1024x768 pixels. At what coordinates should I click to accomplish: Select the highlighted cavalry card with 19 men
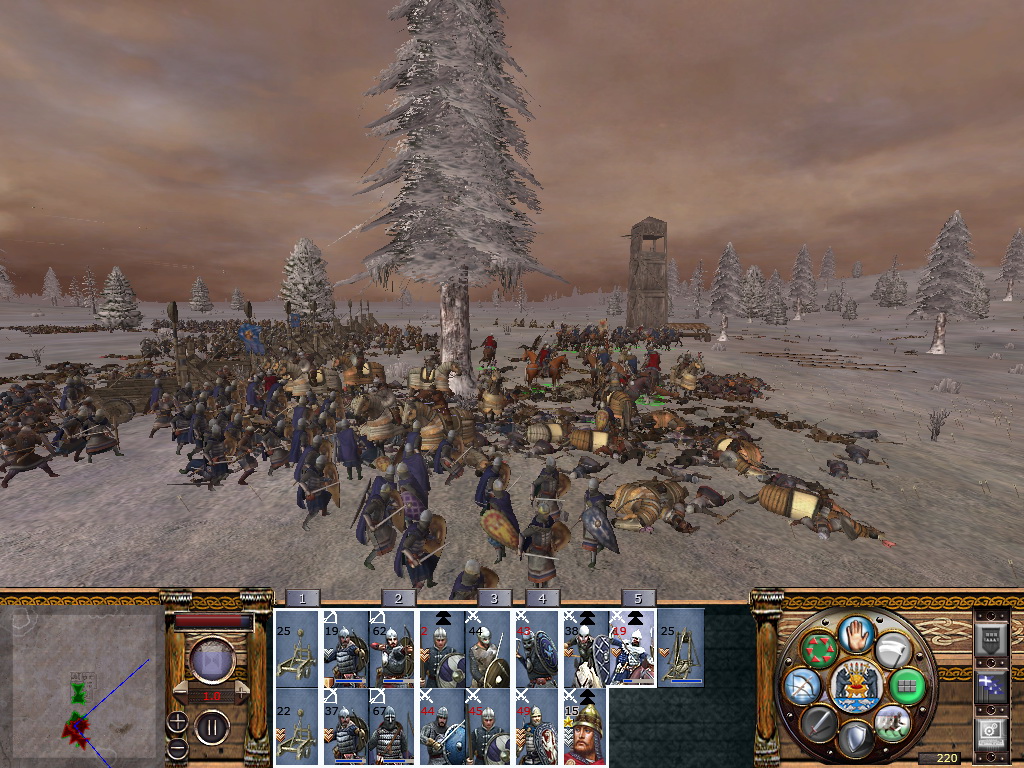point(632,648)
